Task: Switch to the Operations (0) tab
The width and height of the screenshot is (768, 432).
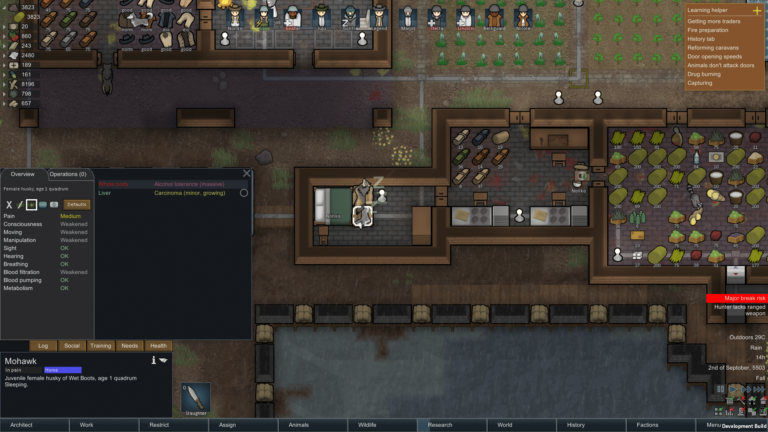Action: [68, 175]
